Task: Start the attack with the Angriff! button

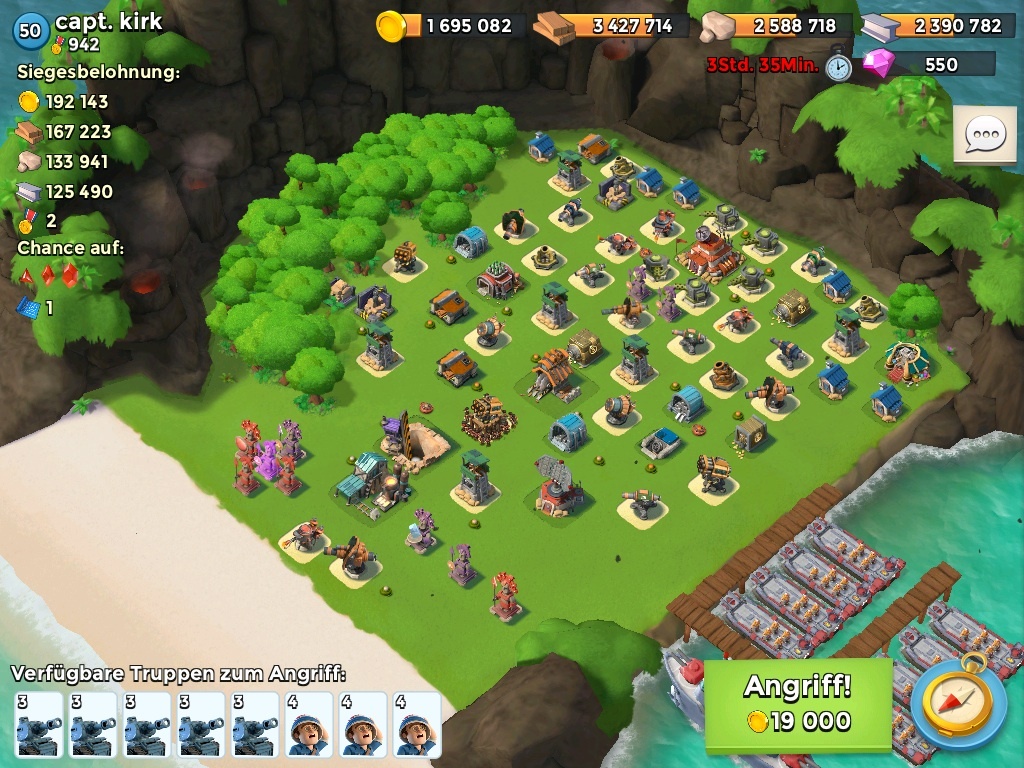Action: click(797, 704)
